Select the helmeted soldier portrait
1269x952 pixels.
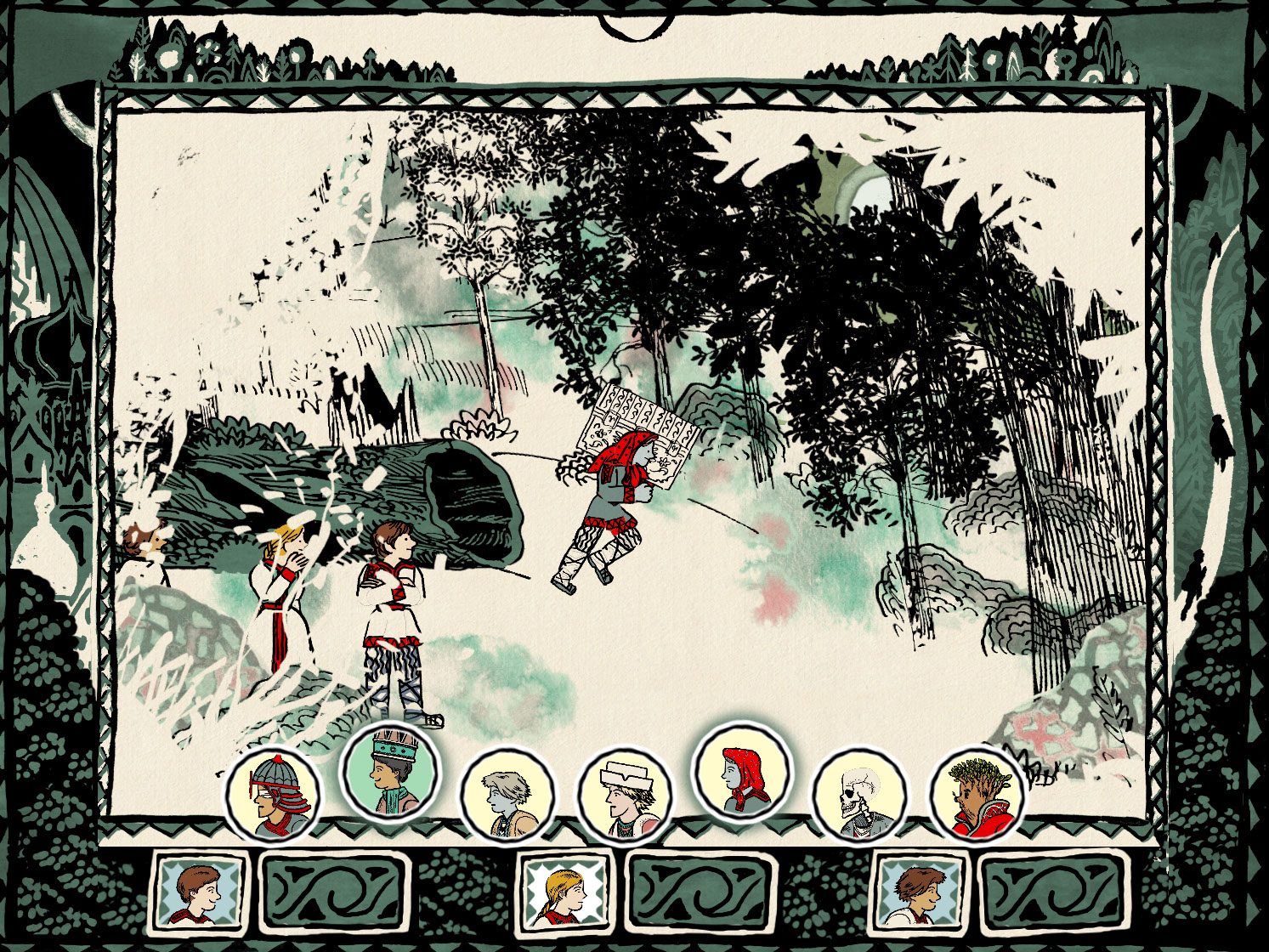(x=272, y=794)
